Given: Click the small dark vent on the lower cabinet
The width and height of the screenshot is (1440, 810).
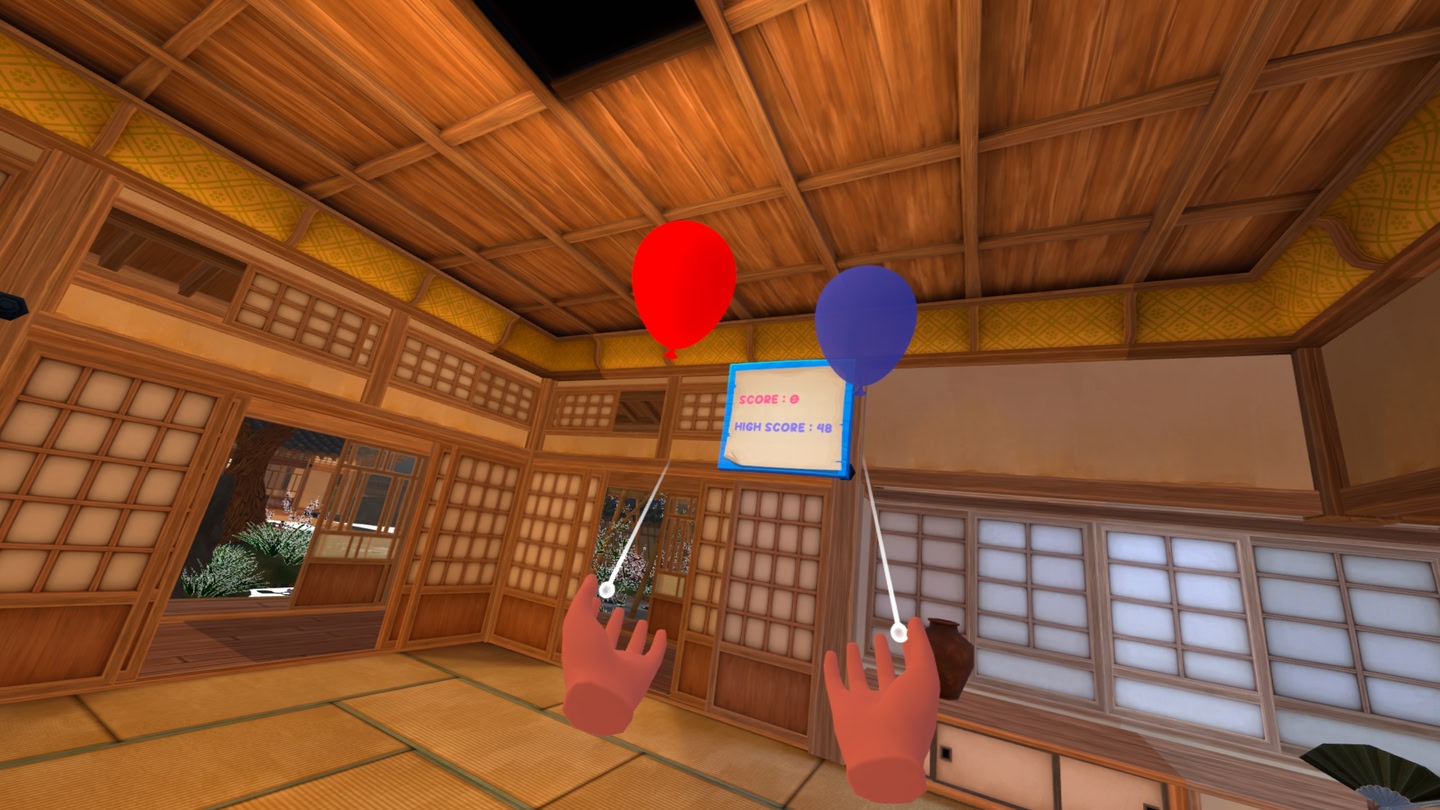Looking at the screenshot, I should tap(946, 752).
